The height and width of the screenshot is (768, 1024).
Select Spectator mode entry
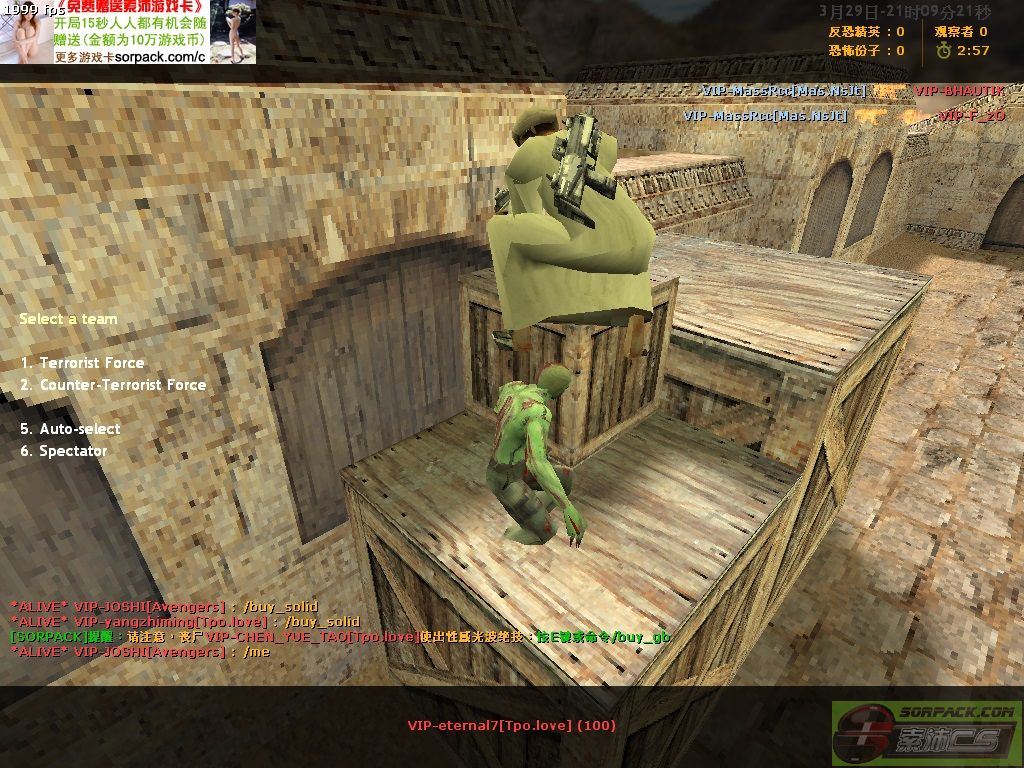[73, 451]
